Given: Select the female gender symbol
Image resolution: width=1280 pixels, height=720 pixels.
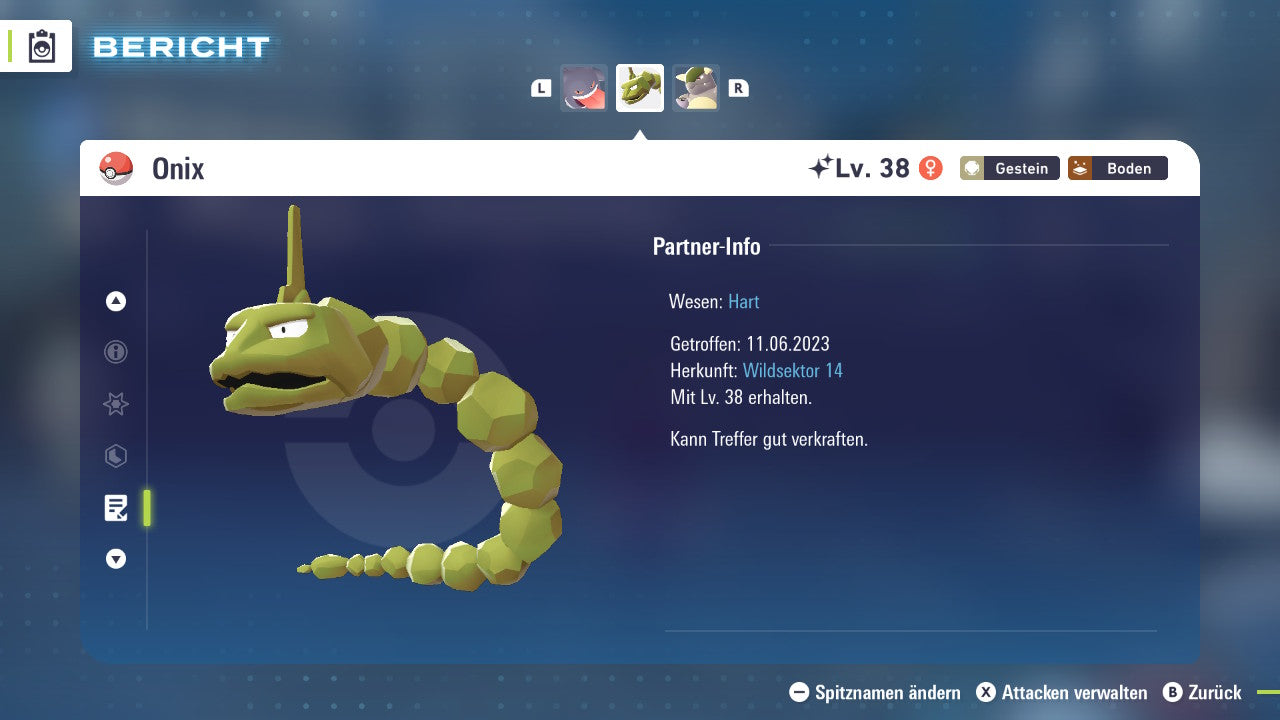Looking at the screenshot, I should coord(930,168).
